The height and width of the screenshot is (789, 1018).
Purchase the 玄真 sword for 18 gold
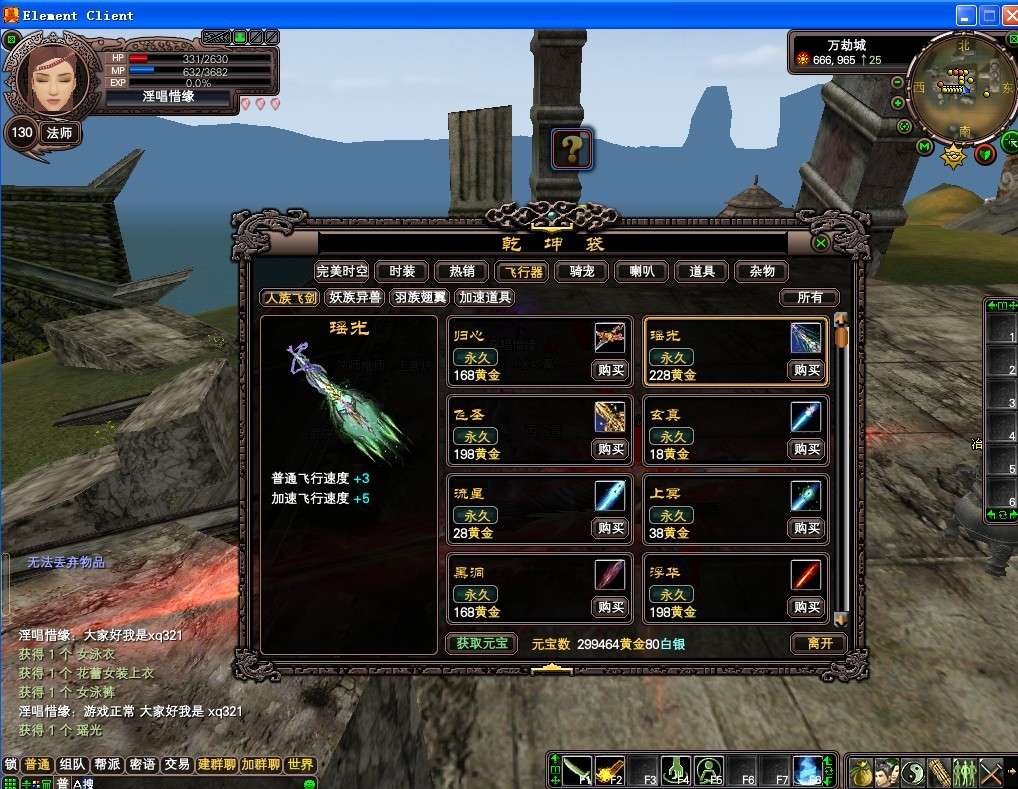[x=806, y=449]
